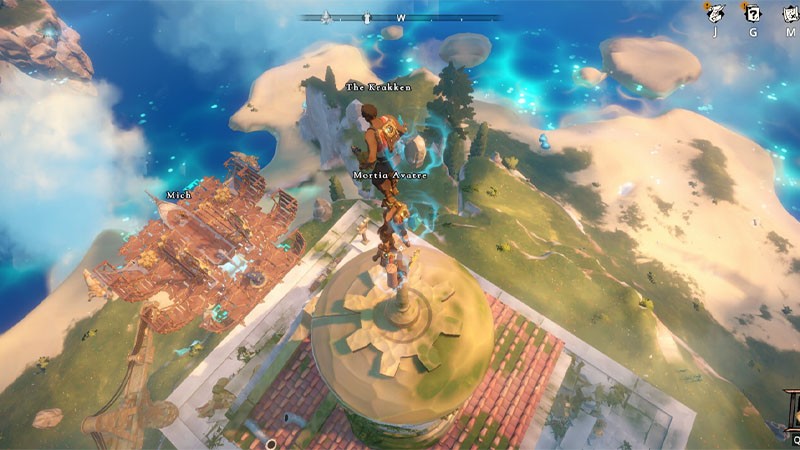
Task: Select the tower marker on the compass bar
Action: click(367, 17)
